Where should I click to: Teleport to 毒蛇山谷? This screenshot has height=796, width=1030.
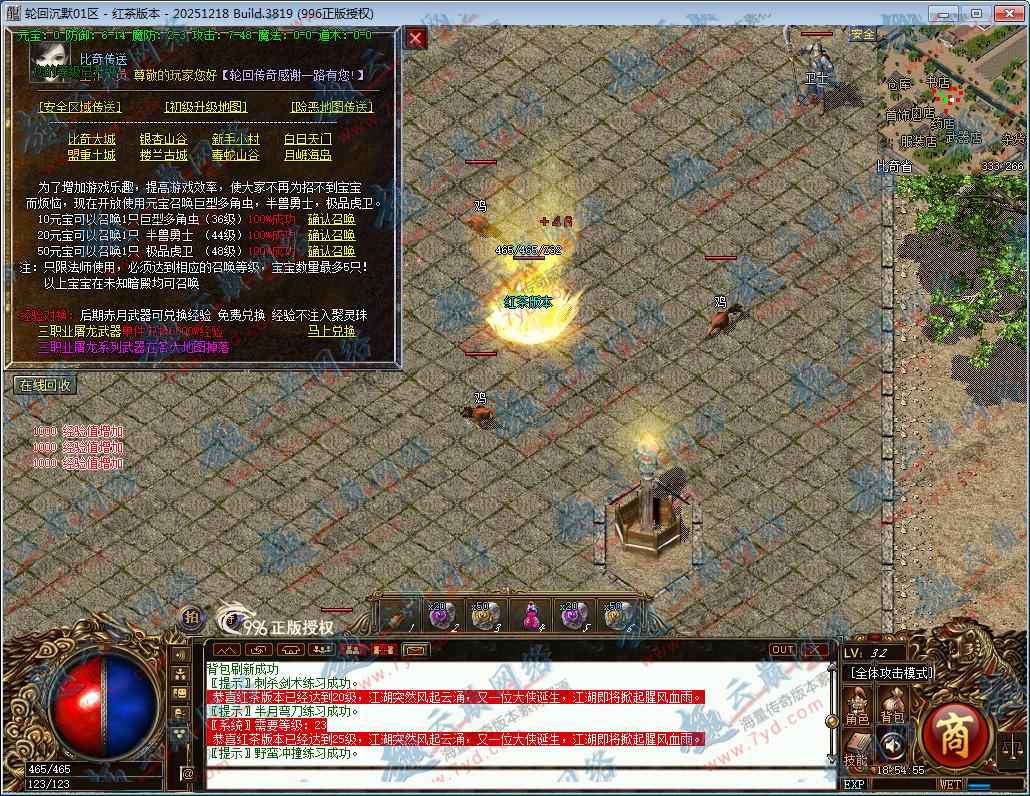tap(235, 156)
